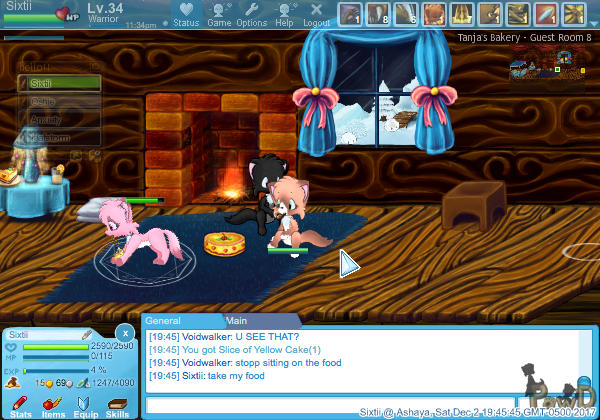Use the red potion hotbar slot
The height and width of the screenshot is (420, 600).
(x=546, y=14)
